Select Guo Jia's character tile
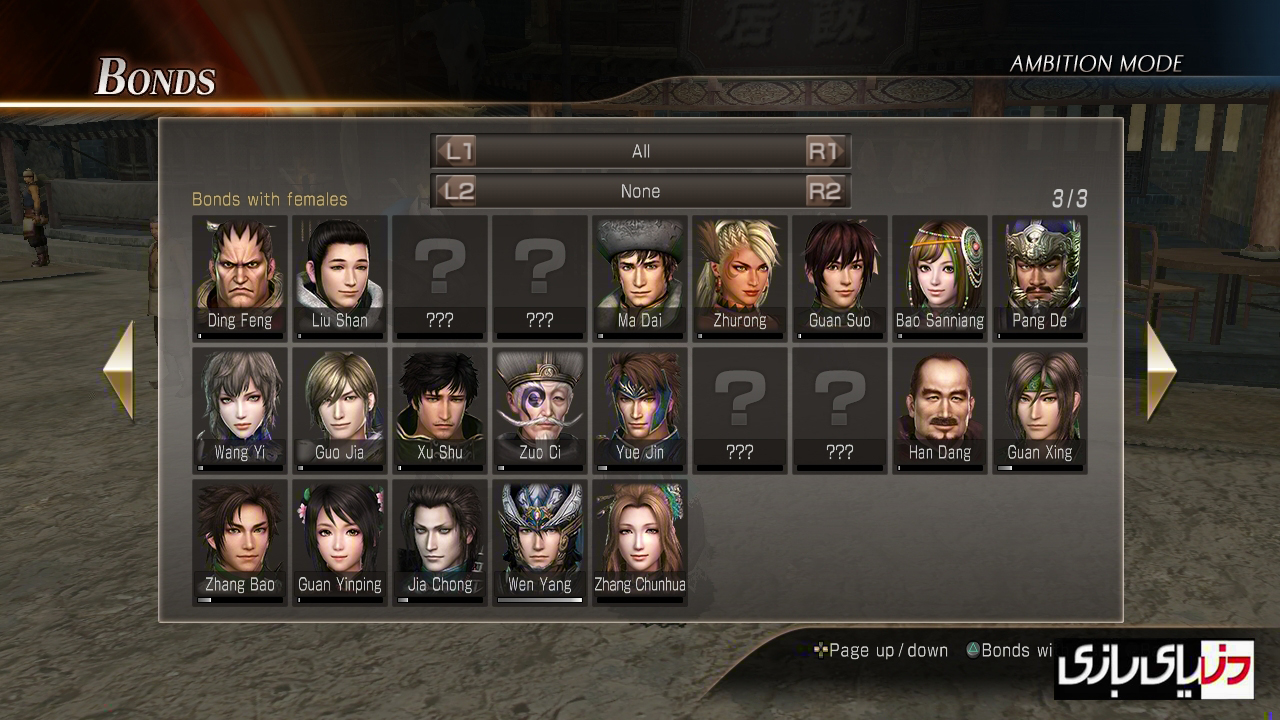Screen dimensions: 1280x720 pos(340,410)
